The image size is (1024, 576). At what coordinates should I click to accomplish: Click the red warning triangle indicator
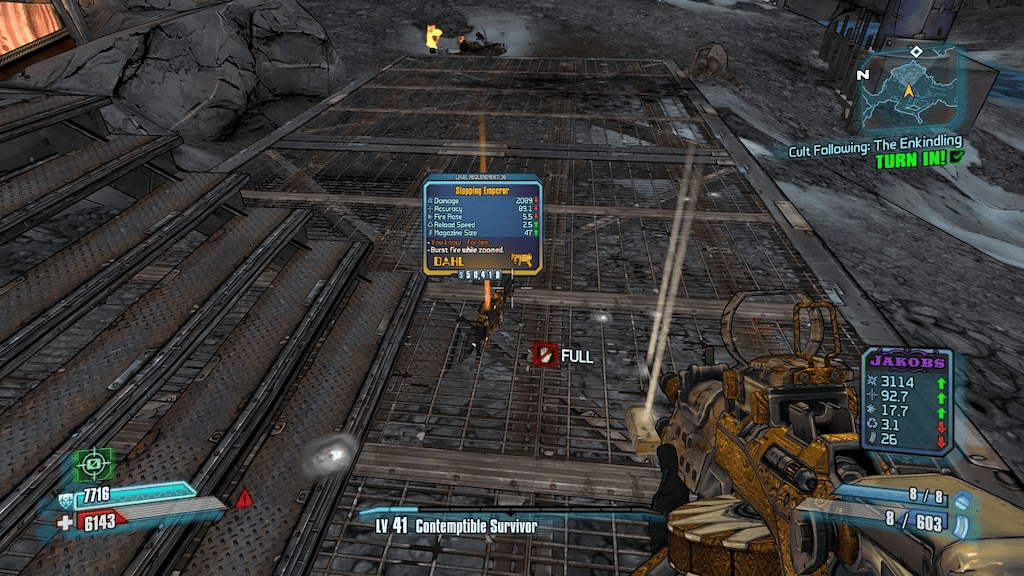243,497
